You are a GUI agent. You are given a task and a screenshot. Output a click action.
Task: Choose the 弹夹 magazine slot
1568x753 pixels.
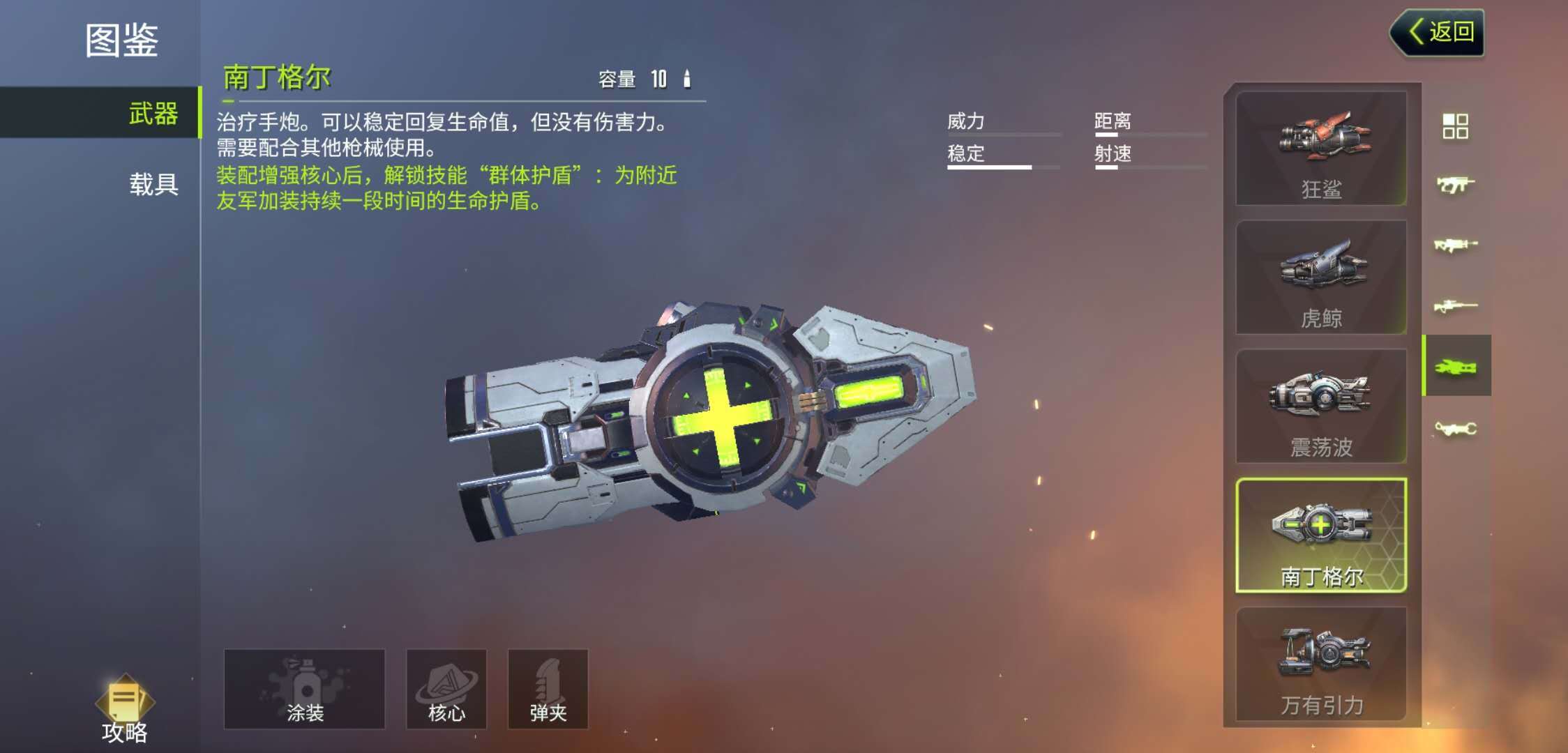548,689
